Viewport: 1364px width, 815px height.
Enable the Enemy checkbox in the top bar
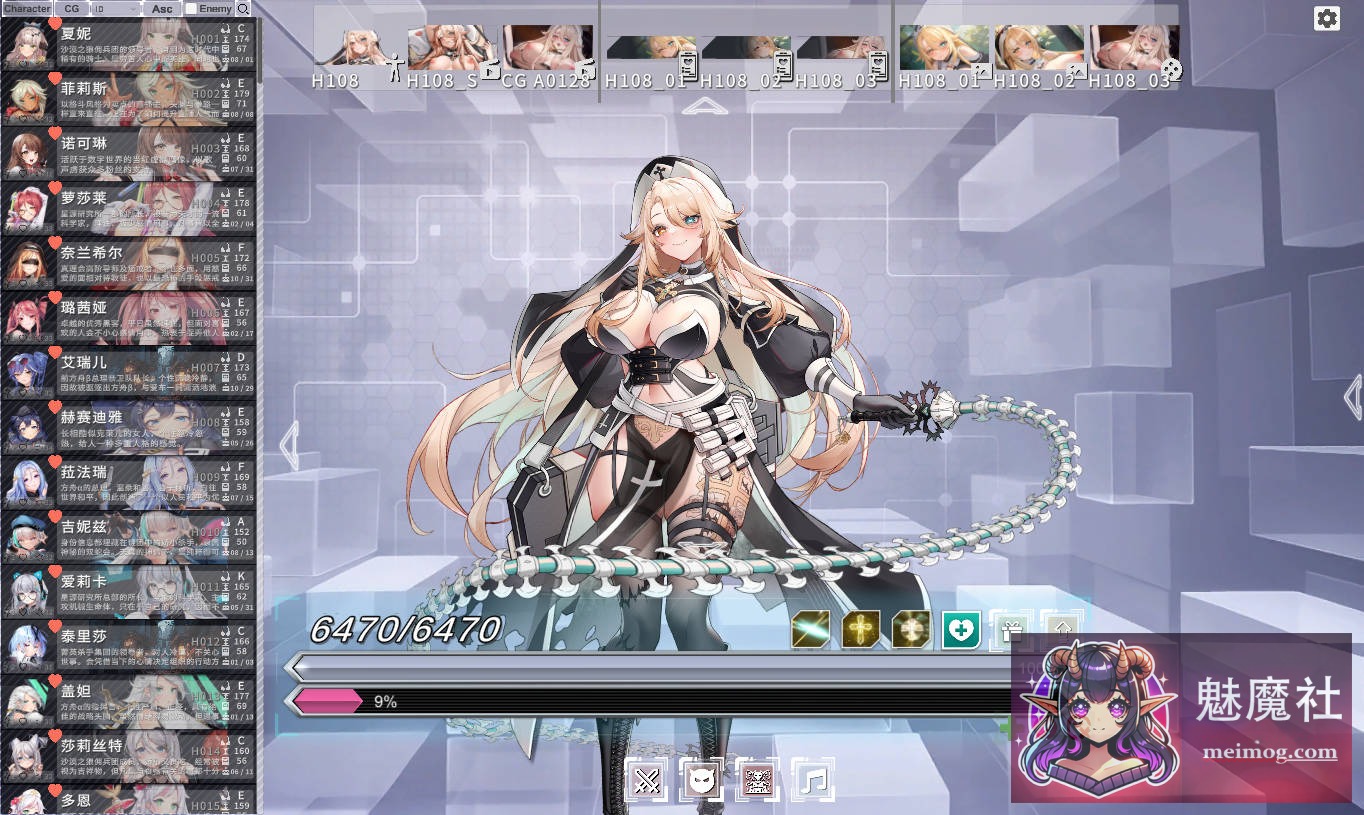pyautogui.click(x=189, y=8)
